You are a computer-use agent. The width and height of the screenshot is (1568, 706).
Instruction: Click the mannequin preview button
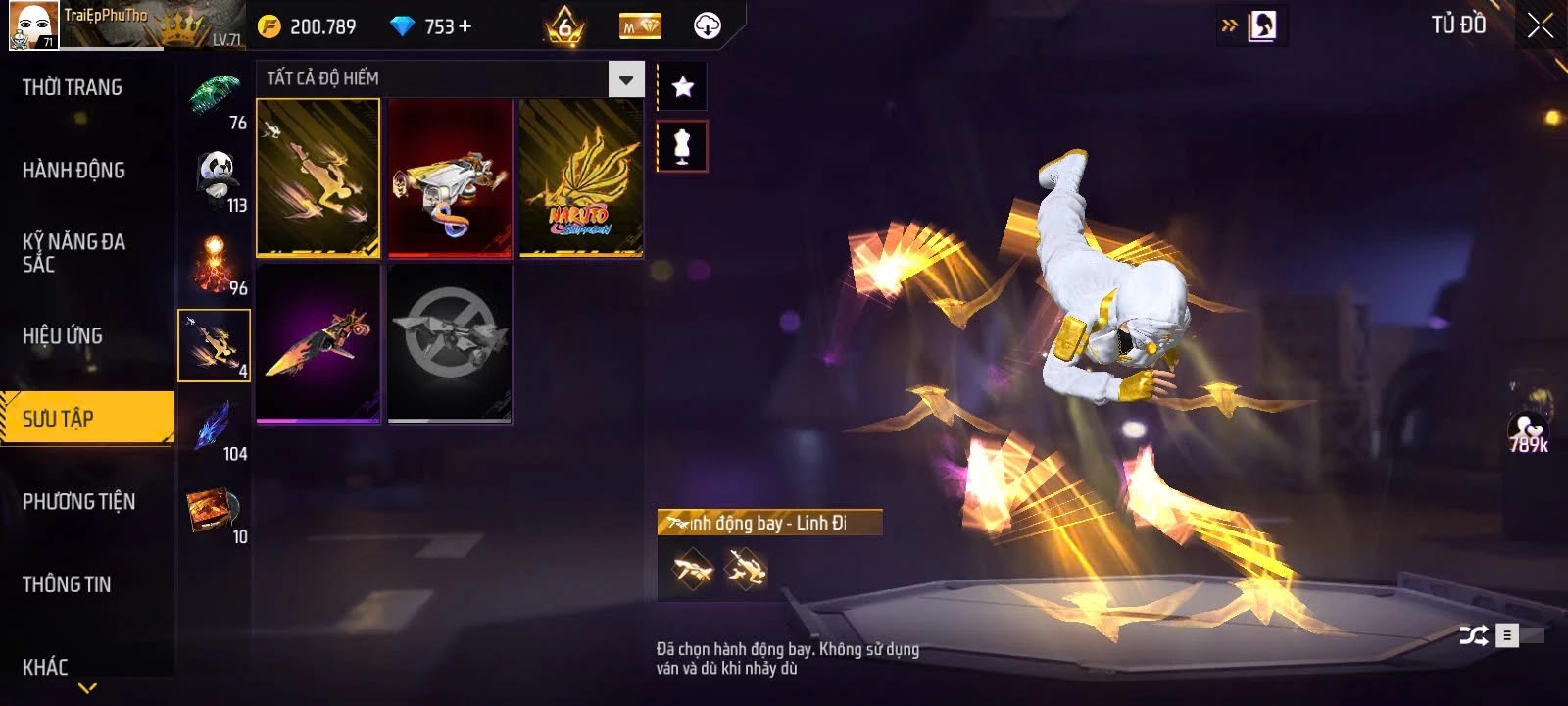[683, 146]
